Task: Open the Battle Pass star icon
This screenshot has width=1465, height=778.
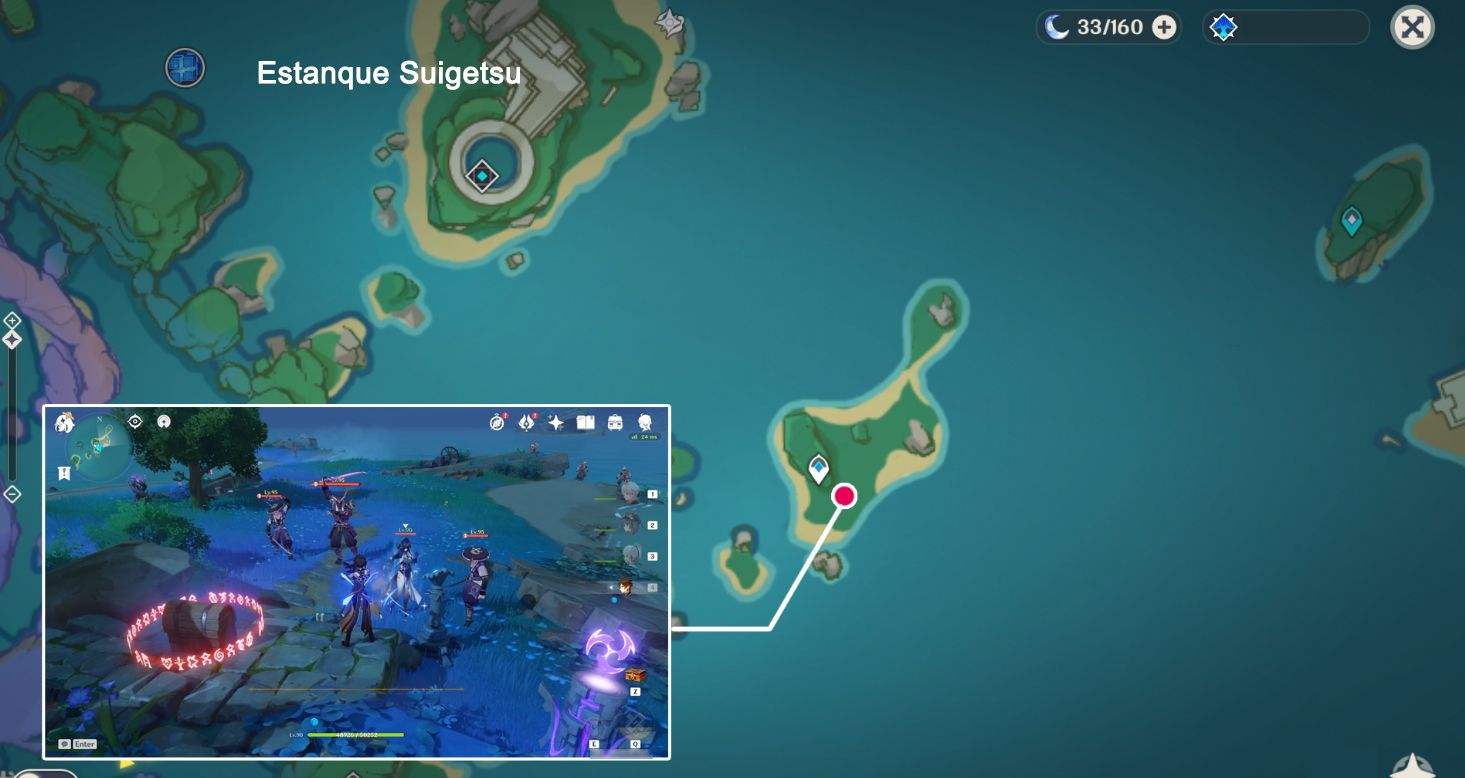Action: pos(556,421)
